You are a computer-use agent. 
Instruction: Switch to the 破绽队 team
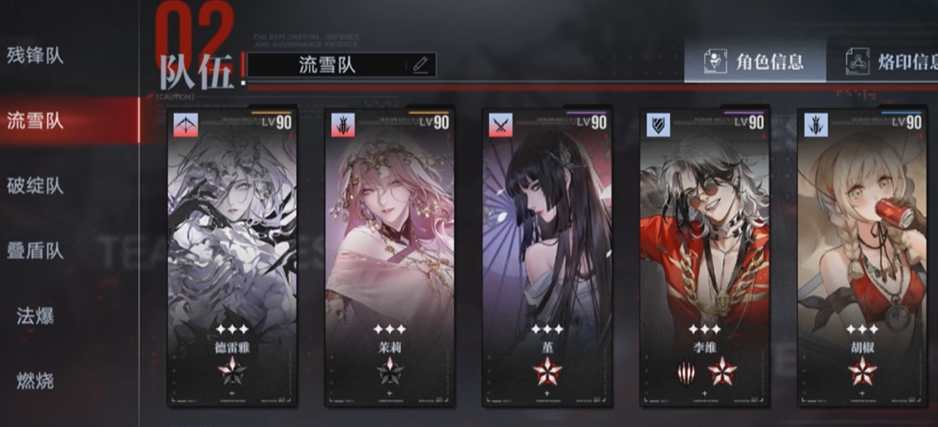(35, 186)
